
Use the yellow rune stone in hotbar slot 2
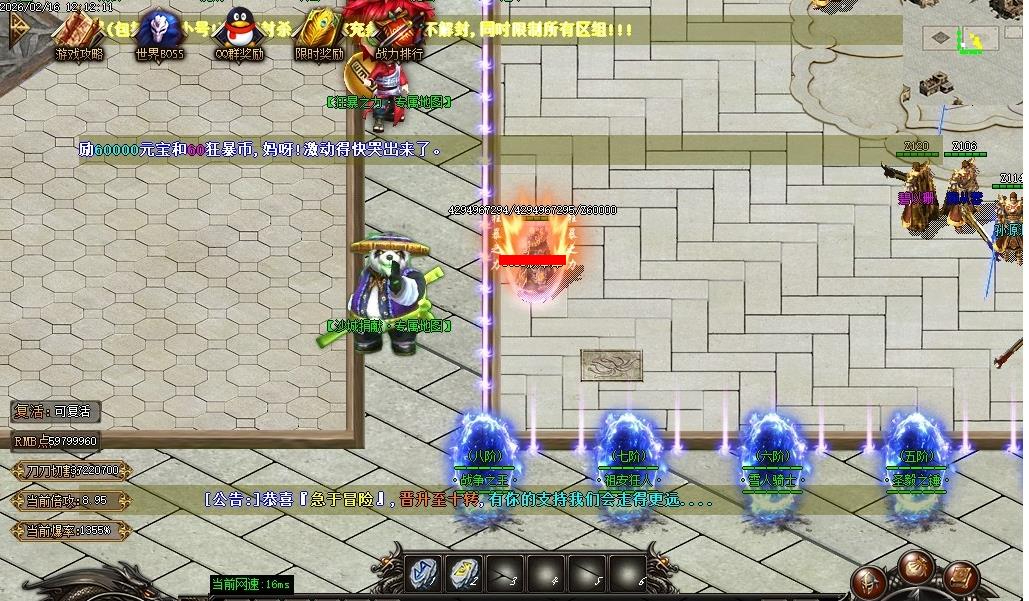(463, 573)
